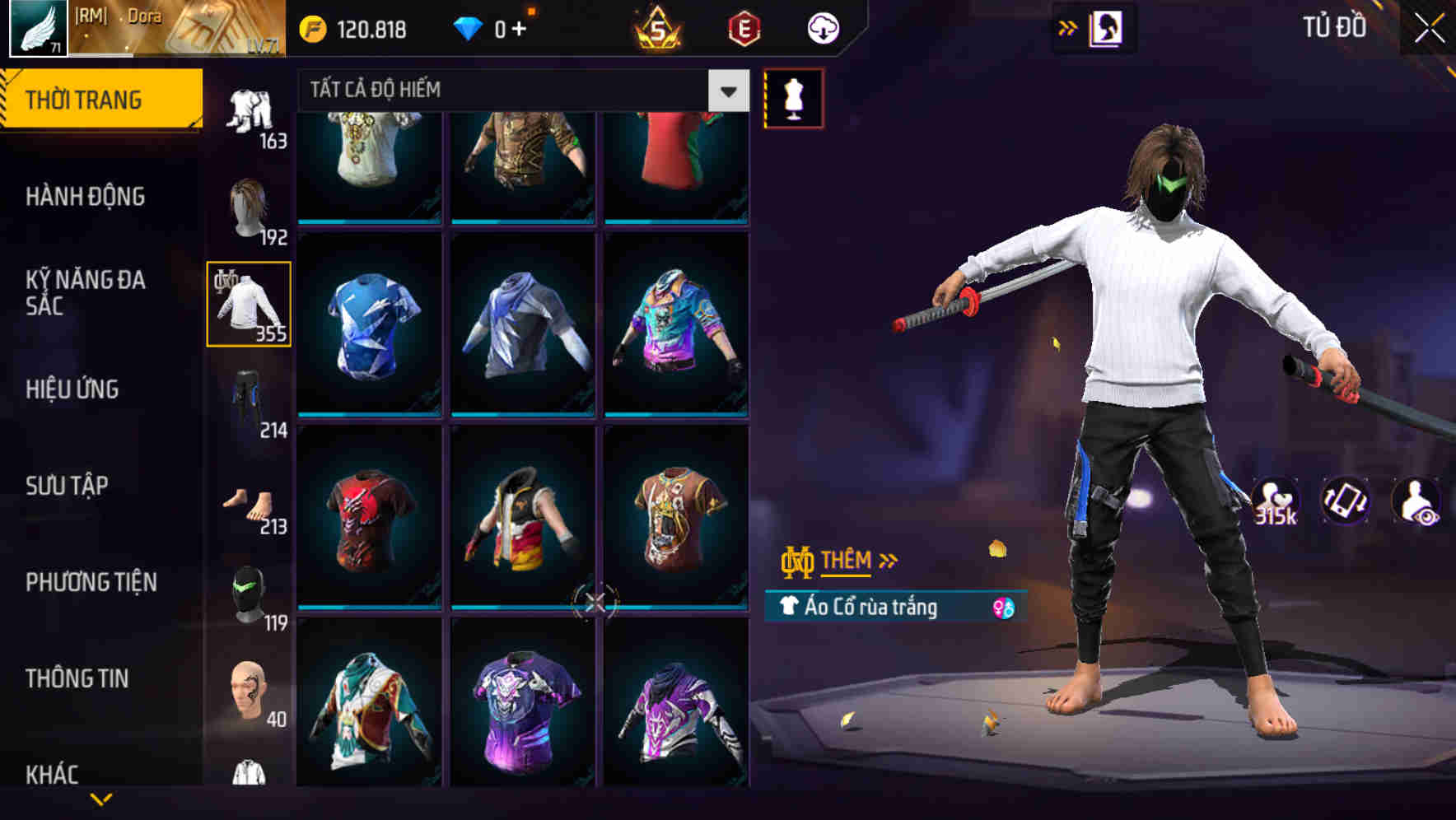Image resolution: width=1456 pixels, height=820 pixels.
Task: Toggle the wardrobe character icon at top right
Action: click(1104, 27)
